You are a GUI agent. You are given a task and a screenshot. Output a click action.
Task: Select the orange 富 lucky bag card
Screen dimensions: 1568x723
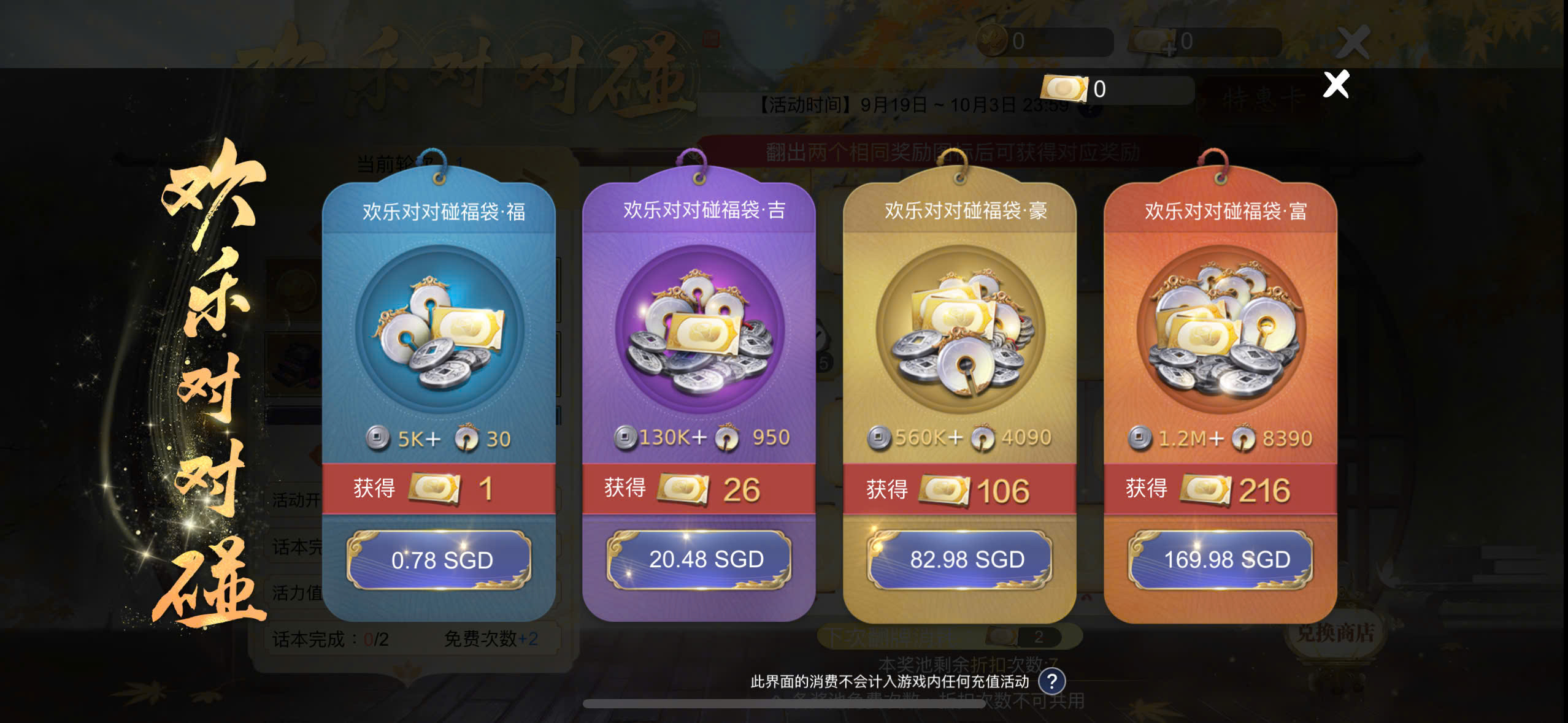tap(1221, 331)
